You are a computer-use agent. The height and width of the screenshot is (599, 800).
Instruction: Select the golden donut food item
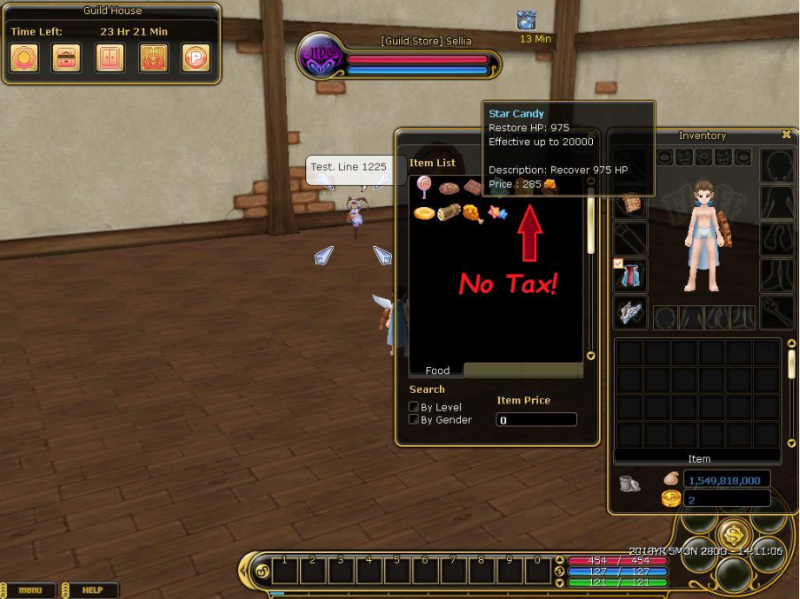pos(424,213)
